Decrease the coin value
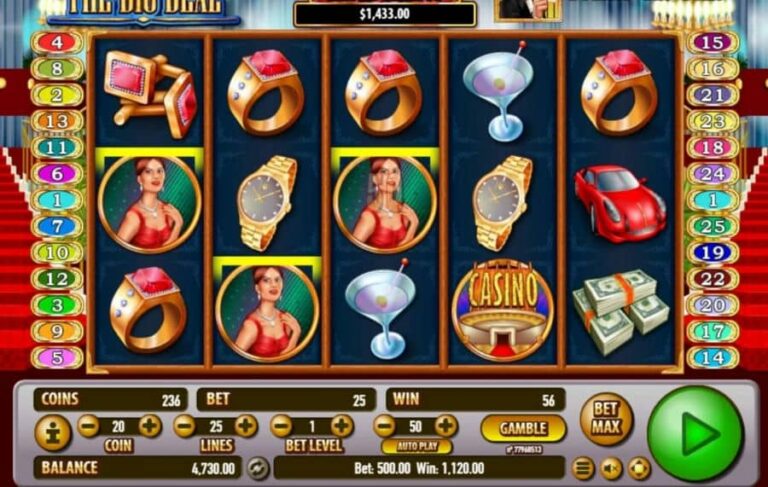This screenshot has width=768, height=487. coord(89,426)
